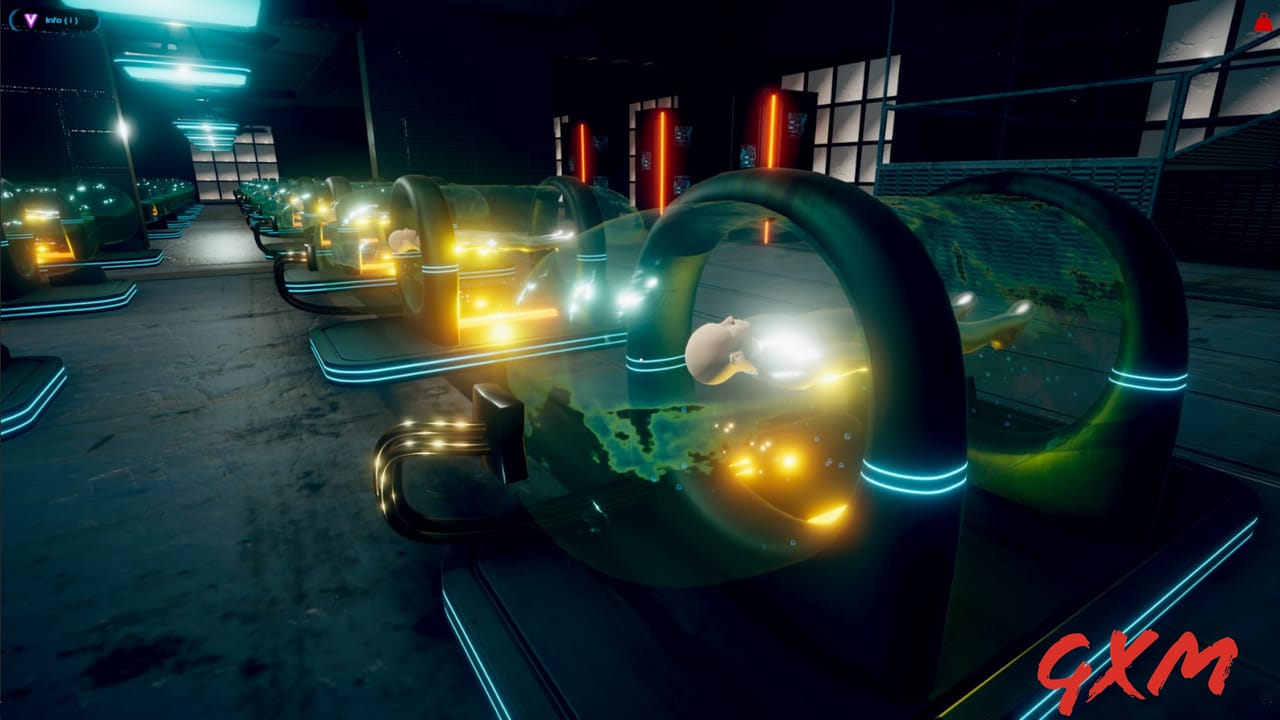Click the red lock icon
Image resolution: width=1280 pixels, height=720 pixels.
(x=1262, y=21)
